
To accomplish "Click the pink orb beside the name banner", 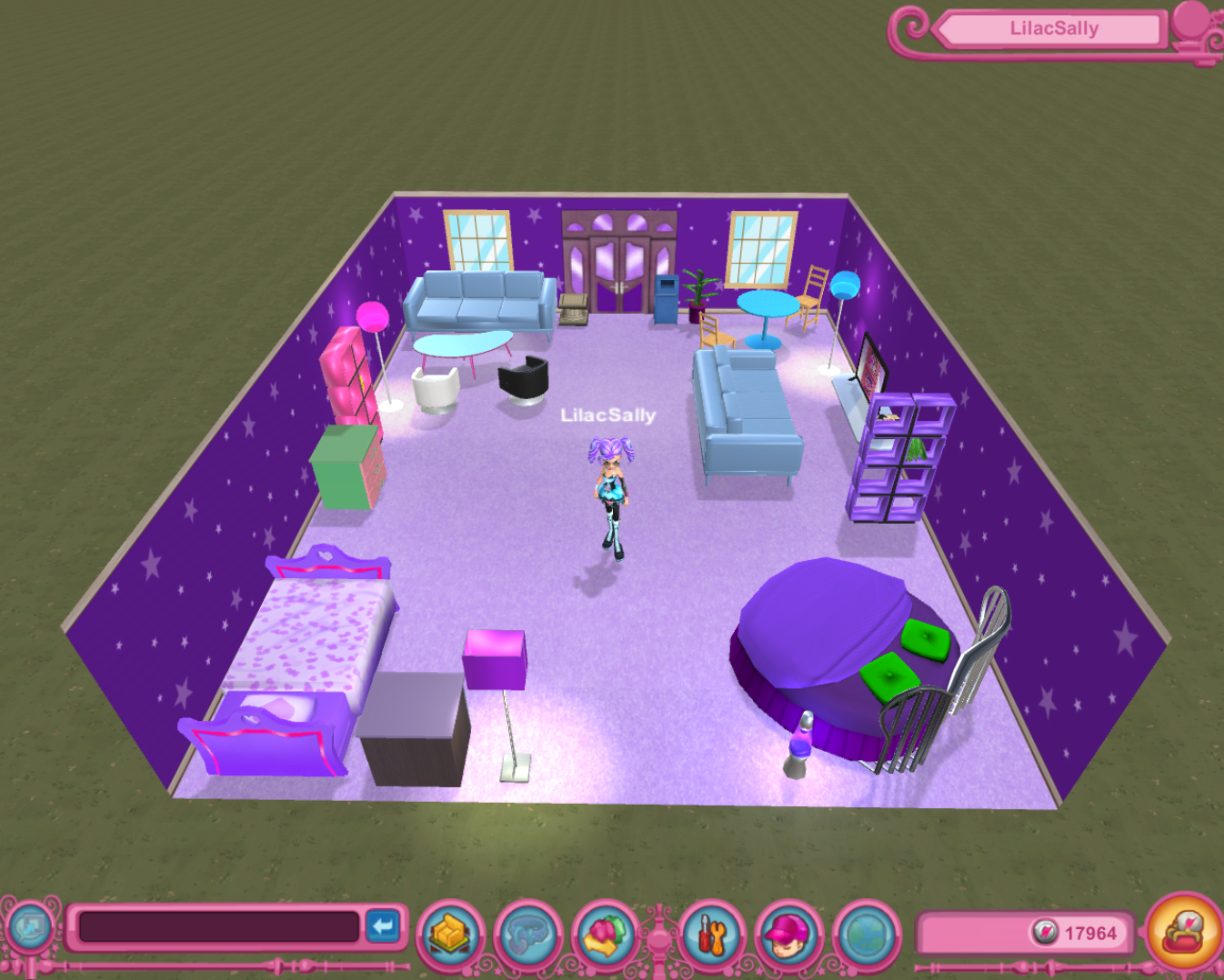I will click(1191, 22).
